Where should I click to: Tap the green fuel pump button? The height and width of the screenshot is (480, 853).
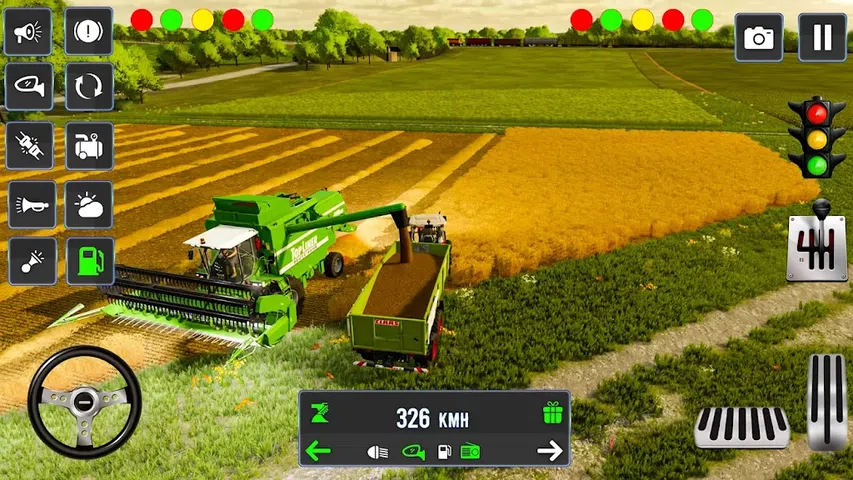pyautogui.click(x=89, y=261)
